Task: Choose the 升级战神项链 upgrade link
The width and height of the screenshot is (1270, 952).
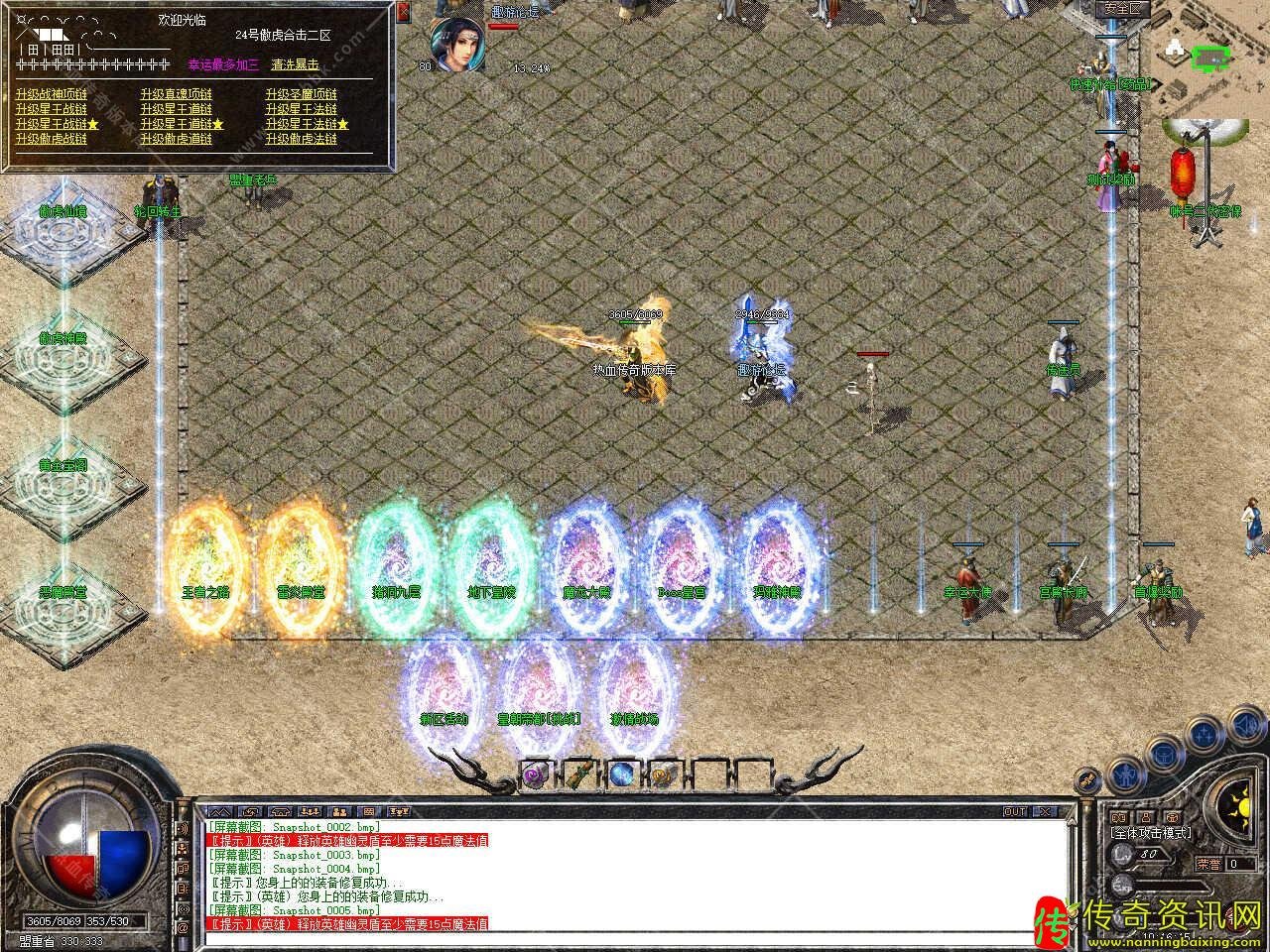Action: 51,94
